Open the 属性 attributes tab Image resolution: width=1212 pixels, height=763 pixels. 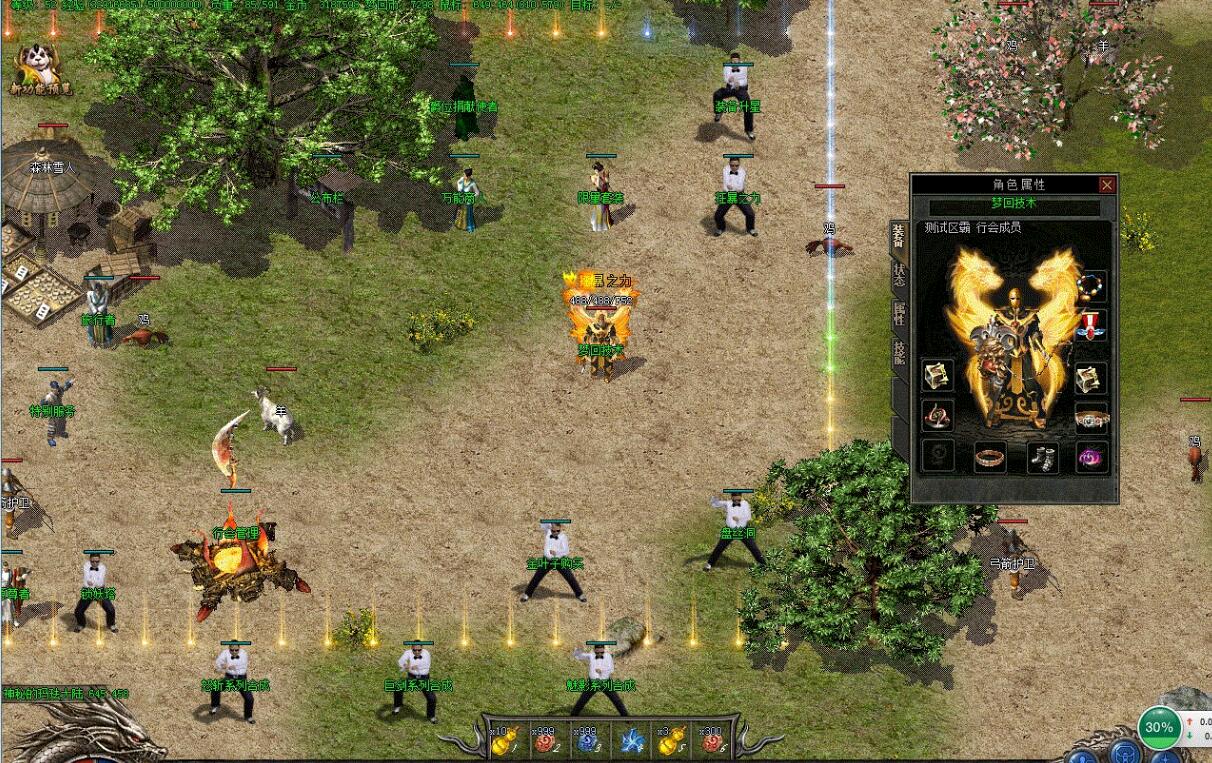point(899,315)
